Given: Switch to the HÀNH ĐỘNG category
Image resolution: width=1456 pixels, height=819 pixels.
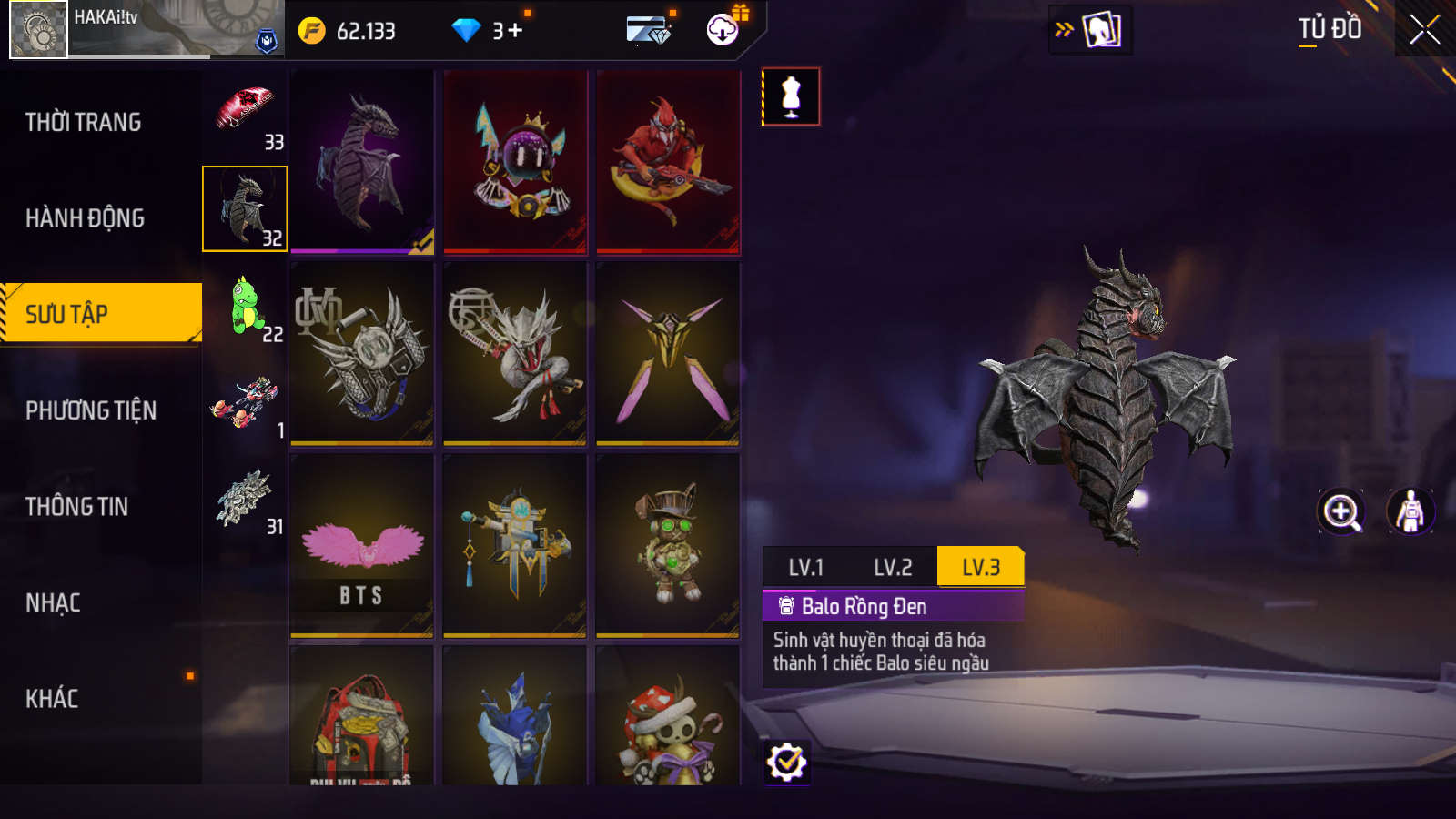Looking at the screenshot, I should click(x=86, y=218).
